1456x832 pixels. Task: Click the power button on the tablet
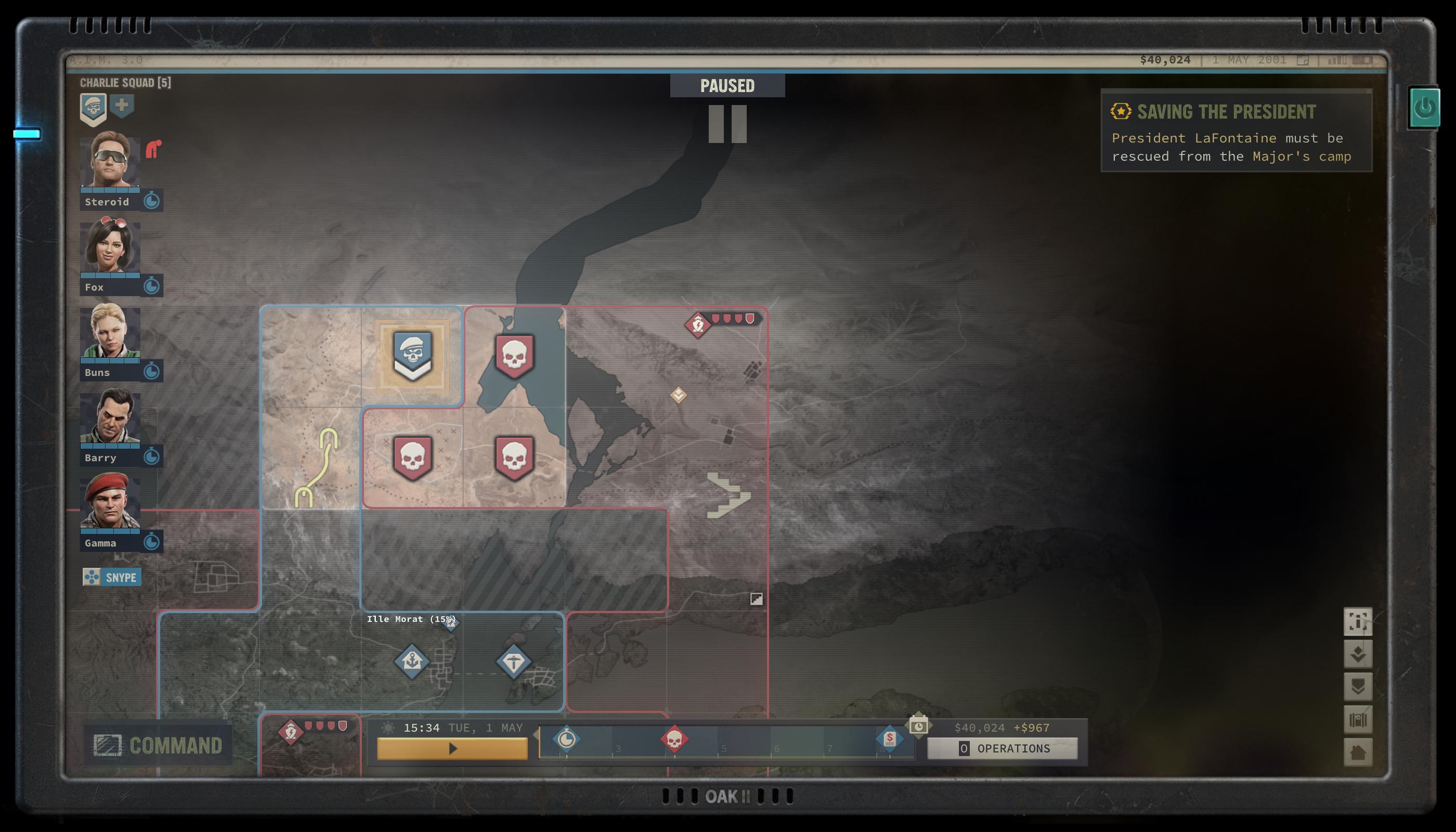pos(1425,108)
